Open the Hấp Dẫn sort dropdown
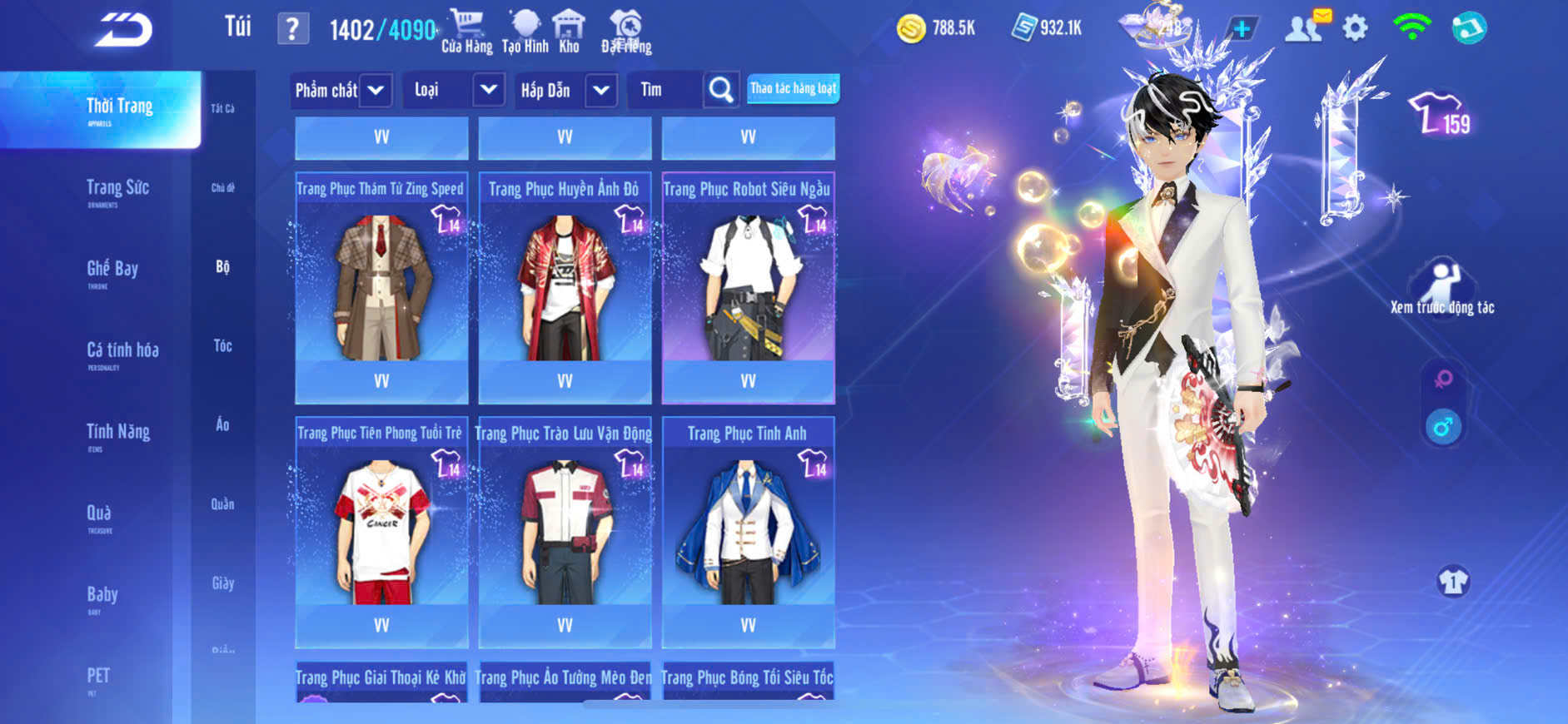This screenshot has height=724, width=1568. click(566, 90)
